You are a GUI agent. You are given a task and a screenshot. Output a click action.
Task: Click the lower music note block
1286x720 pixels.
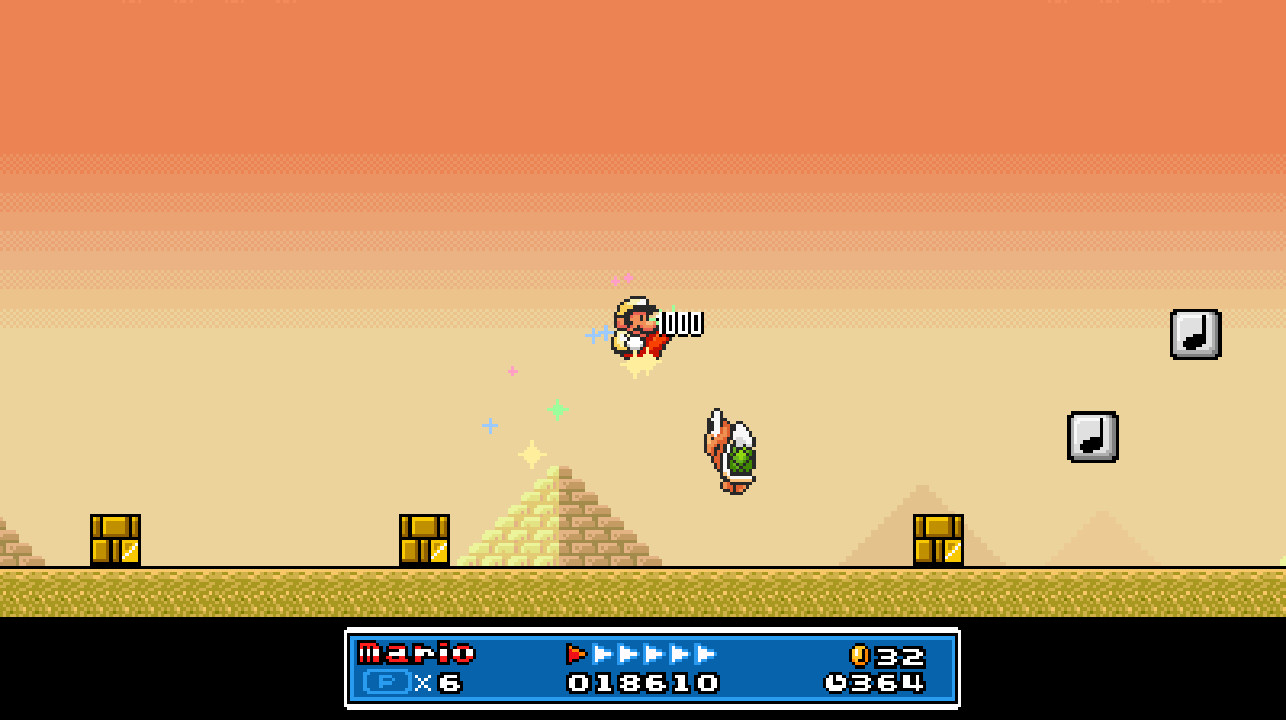click(1092, 438)
